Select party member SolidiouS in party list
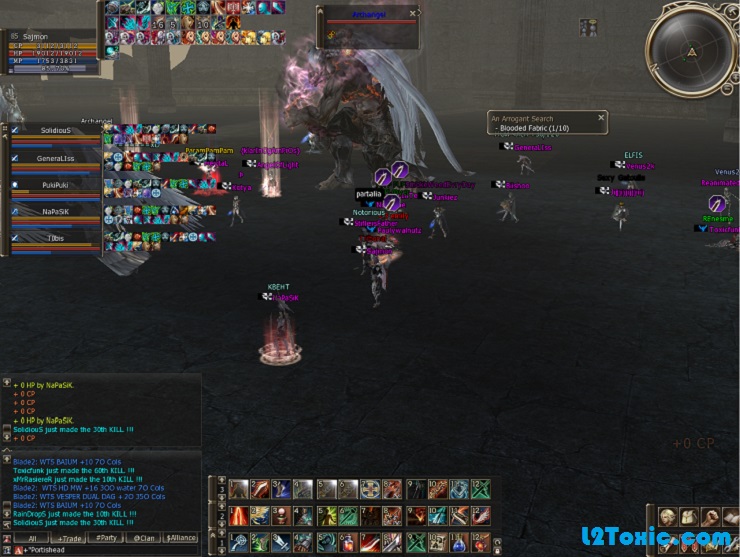 pyautogui.click(x=56, y=131)
